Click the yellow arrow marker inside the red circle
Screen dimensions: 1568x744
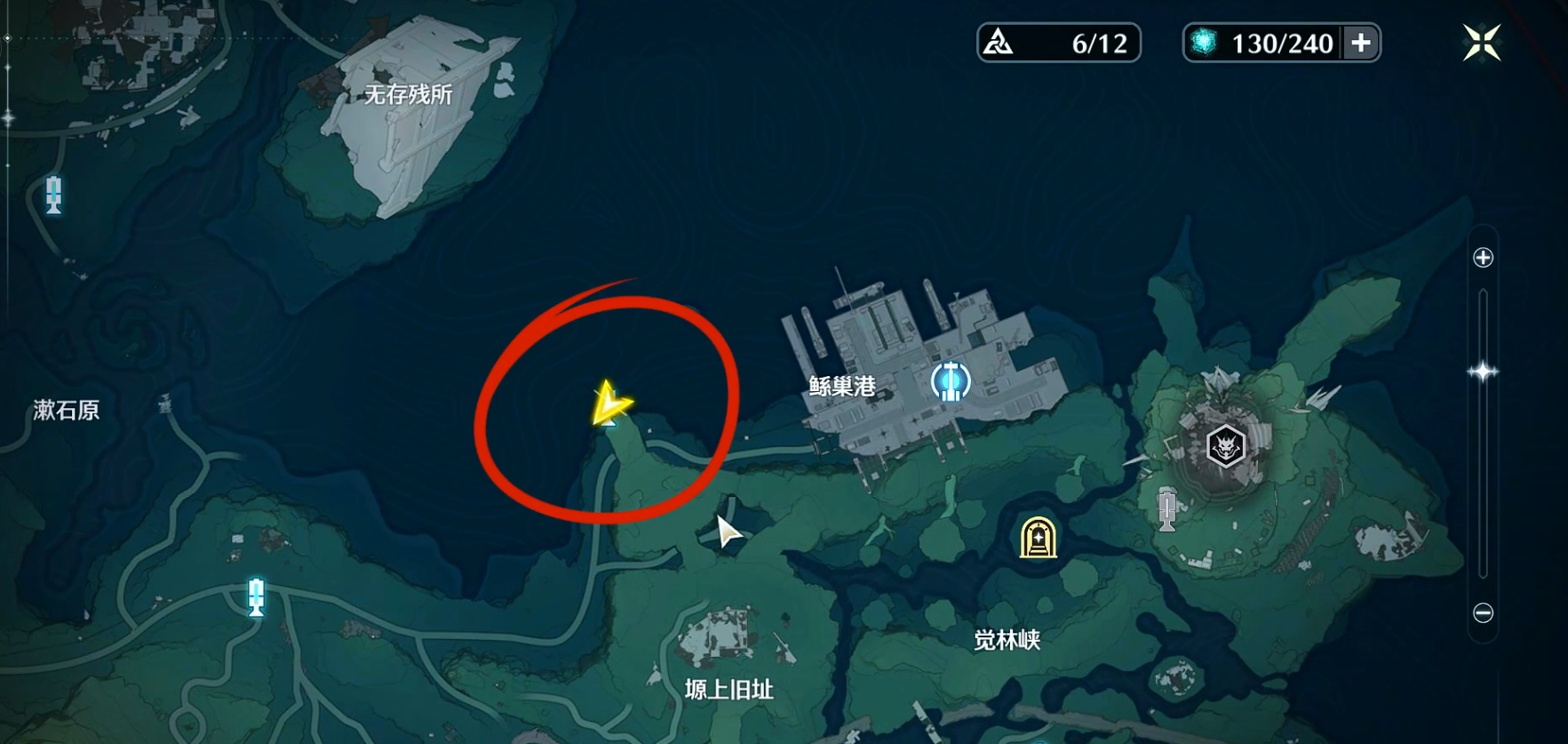610,404
